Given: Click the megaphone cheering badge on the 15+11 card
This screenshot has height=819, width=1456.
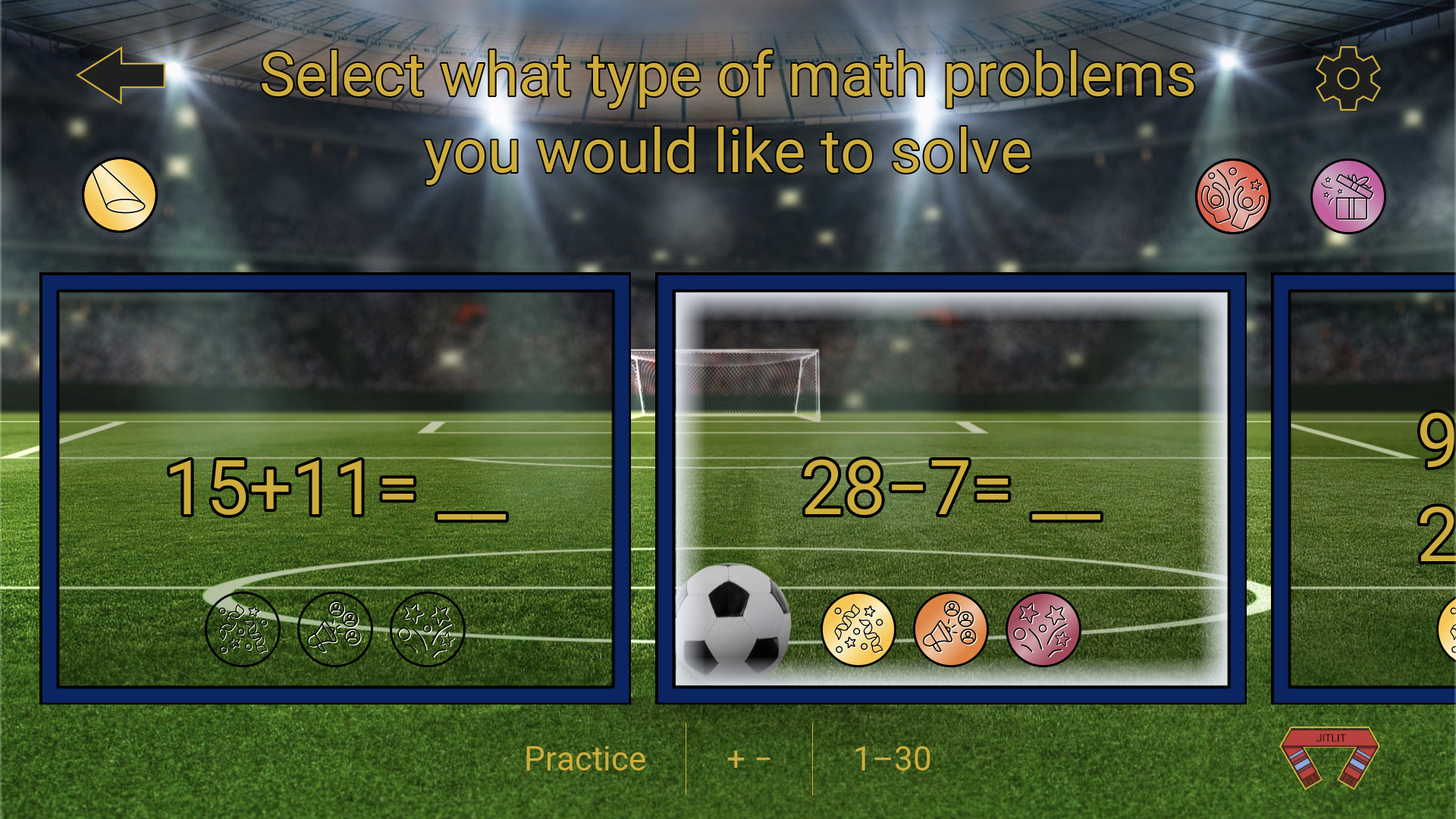Looking at the screenshot, I should coord(334,629).
